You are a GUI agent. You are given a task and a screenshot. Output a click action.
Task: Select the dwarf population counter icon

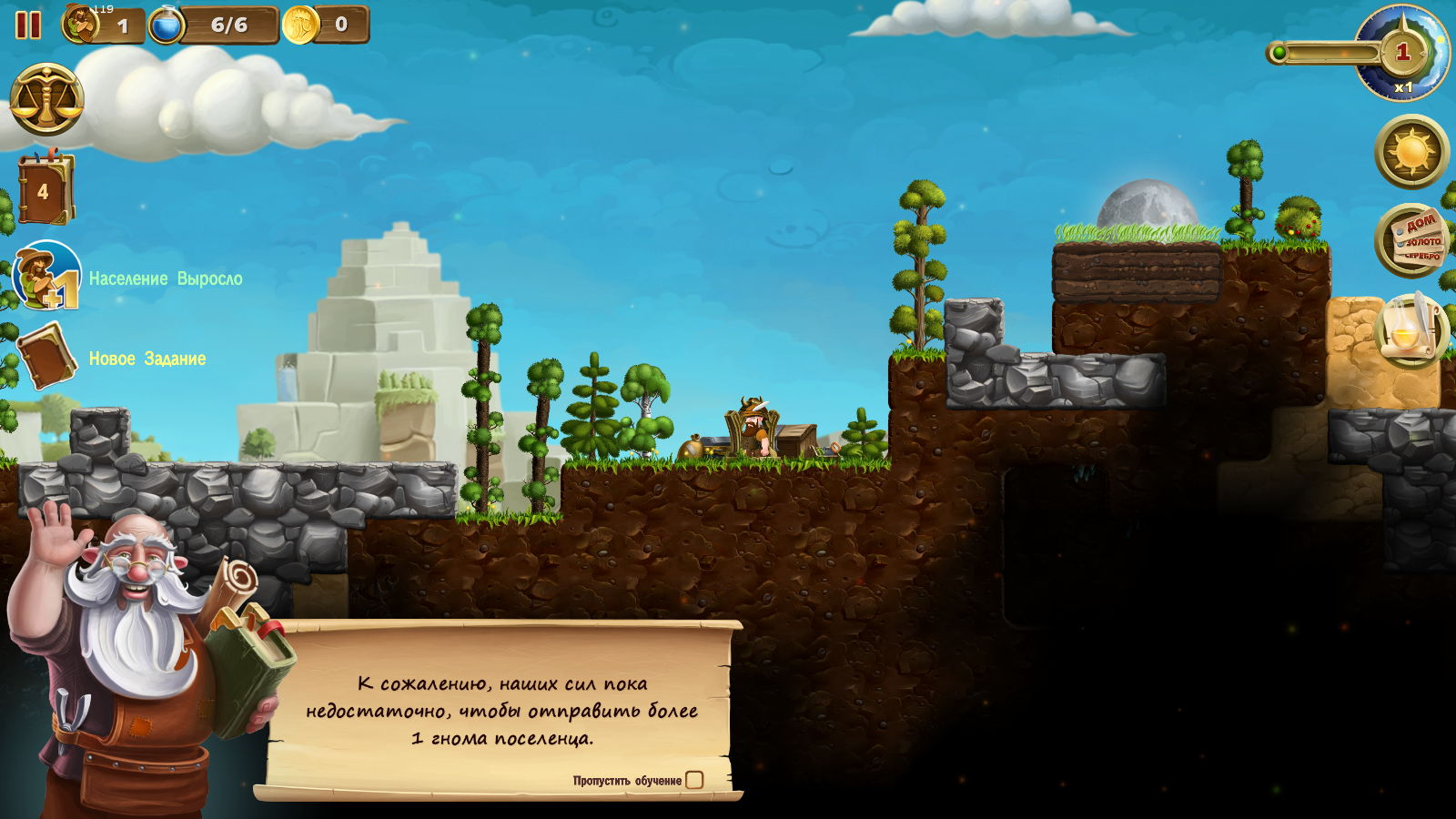coord(81,24)
